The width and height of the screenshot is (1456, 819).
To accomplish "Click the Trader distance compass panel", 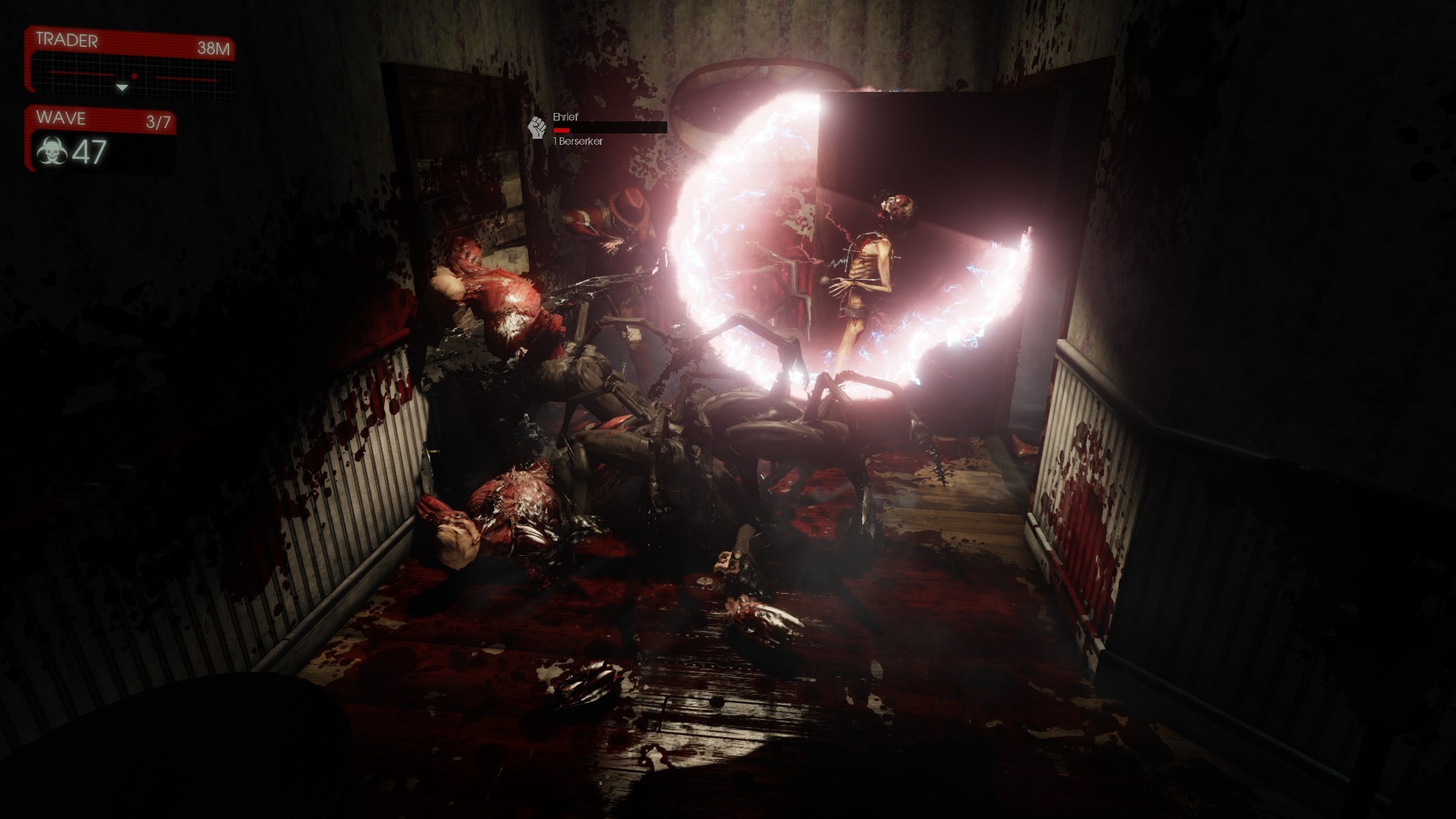I will 129,61.
